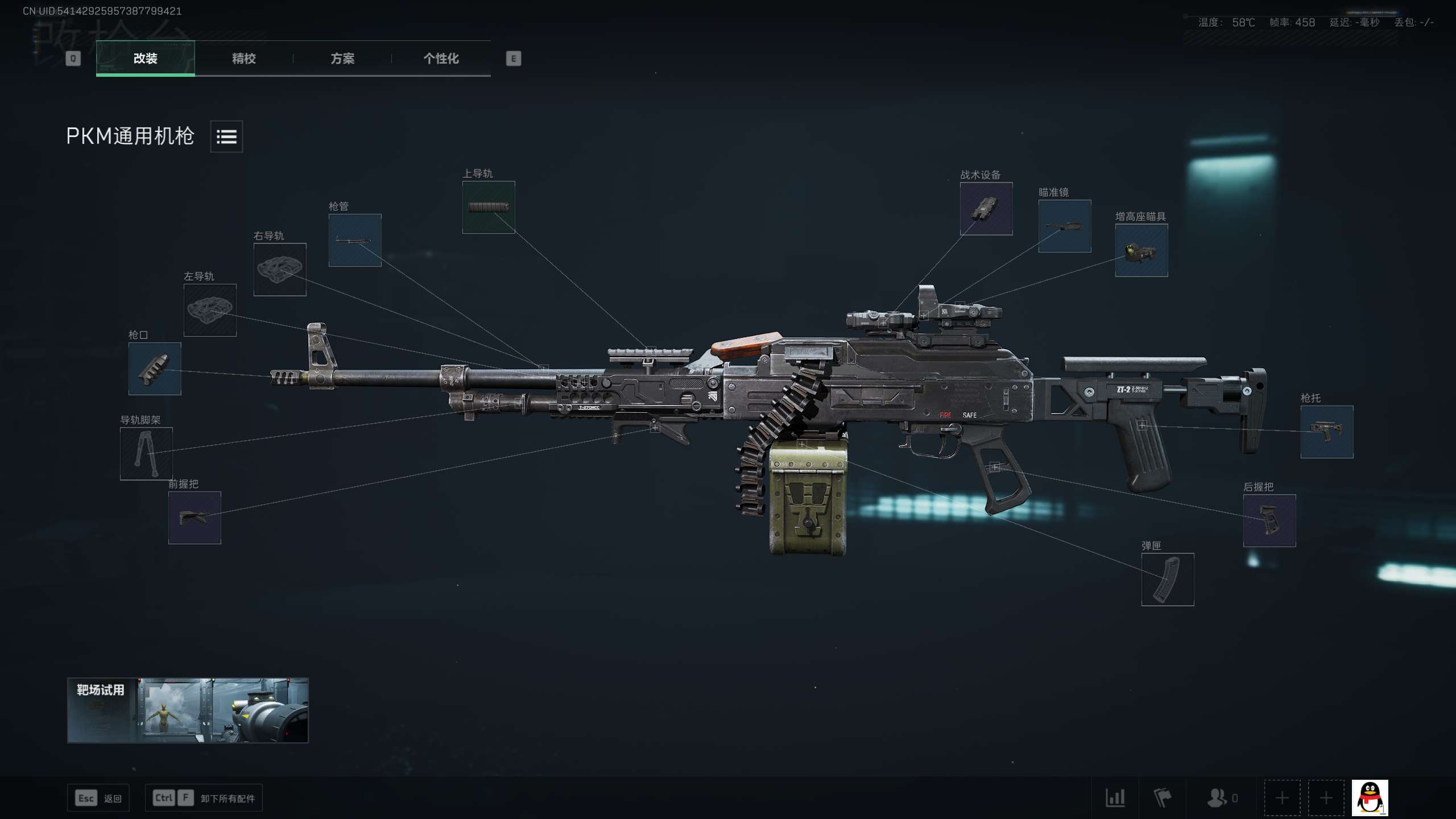The height and width of the screenshot is (819, 1456).
Task: Open the list menu beside PKM通用机枪
Action: 226,136
